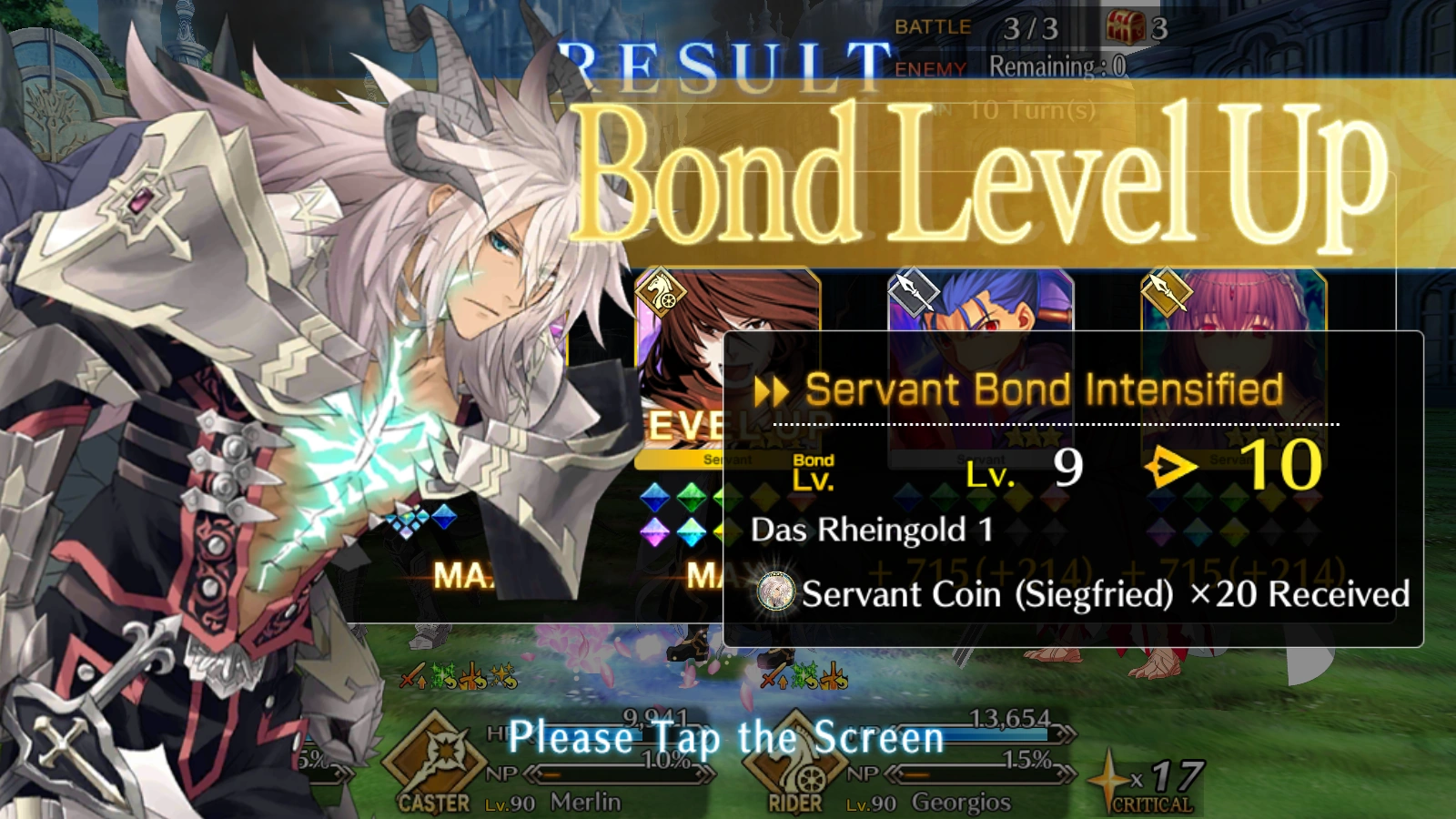
Task: Tap the screen to continue past results
Action: point(726,738)
